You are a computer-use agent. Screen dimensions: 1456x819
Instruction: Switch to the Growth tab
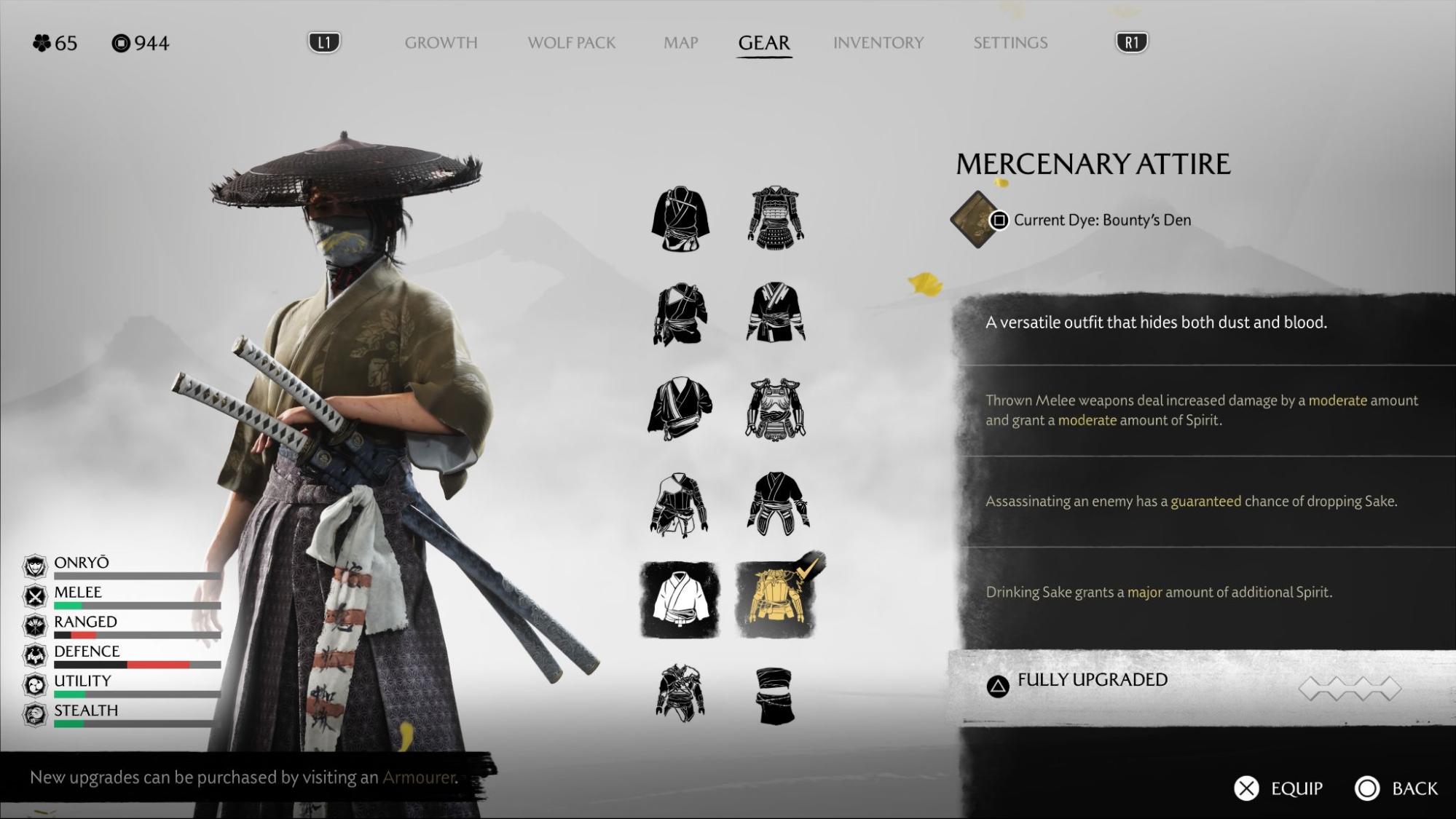point(441,43)
